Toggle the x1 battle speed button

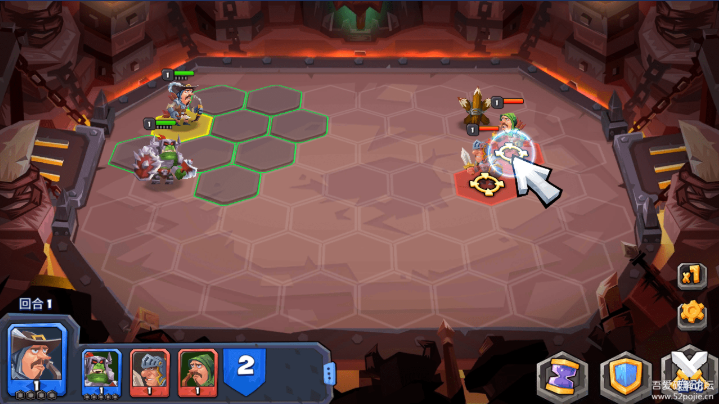pos(689,274)
